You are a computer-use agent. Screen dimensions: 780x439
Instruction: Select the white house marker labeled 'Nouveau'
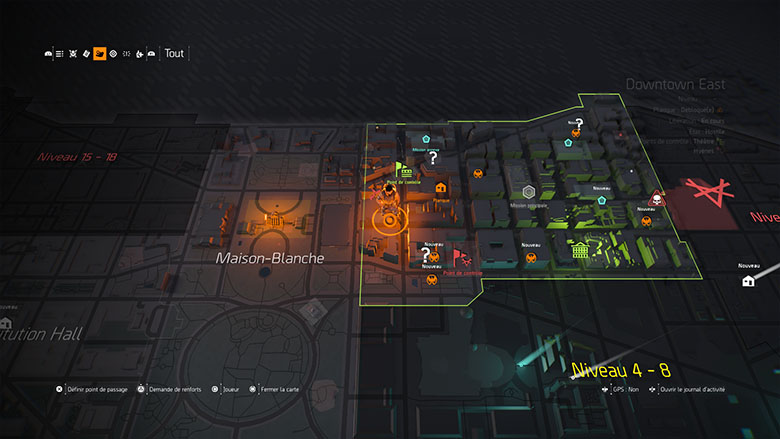[748, 281]
